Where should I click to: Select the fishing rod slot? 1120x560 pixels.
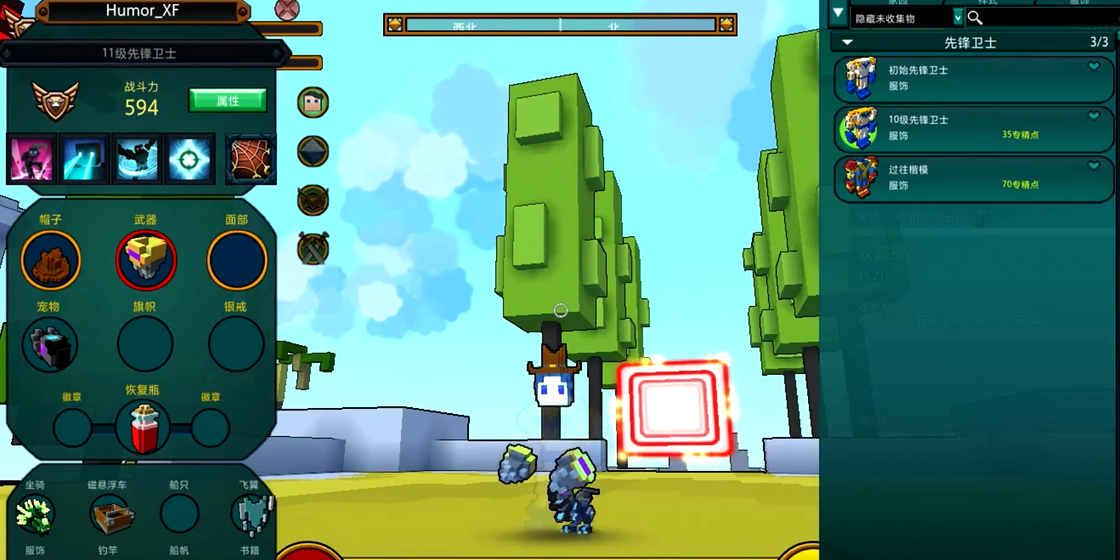pos(109,515)
